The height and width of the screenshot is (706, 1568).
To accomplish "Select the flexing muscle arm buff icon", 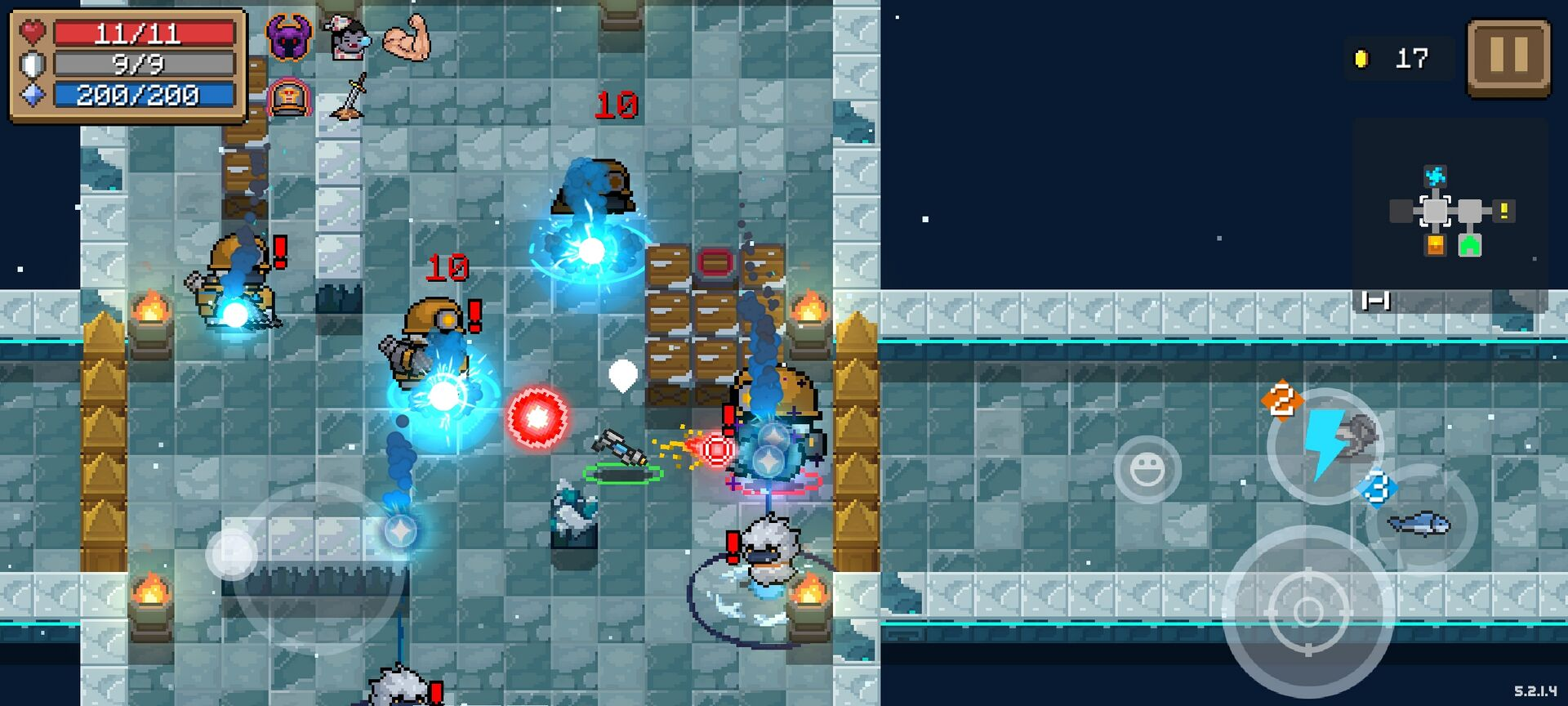I will [x=408, y=38].
